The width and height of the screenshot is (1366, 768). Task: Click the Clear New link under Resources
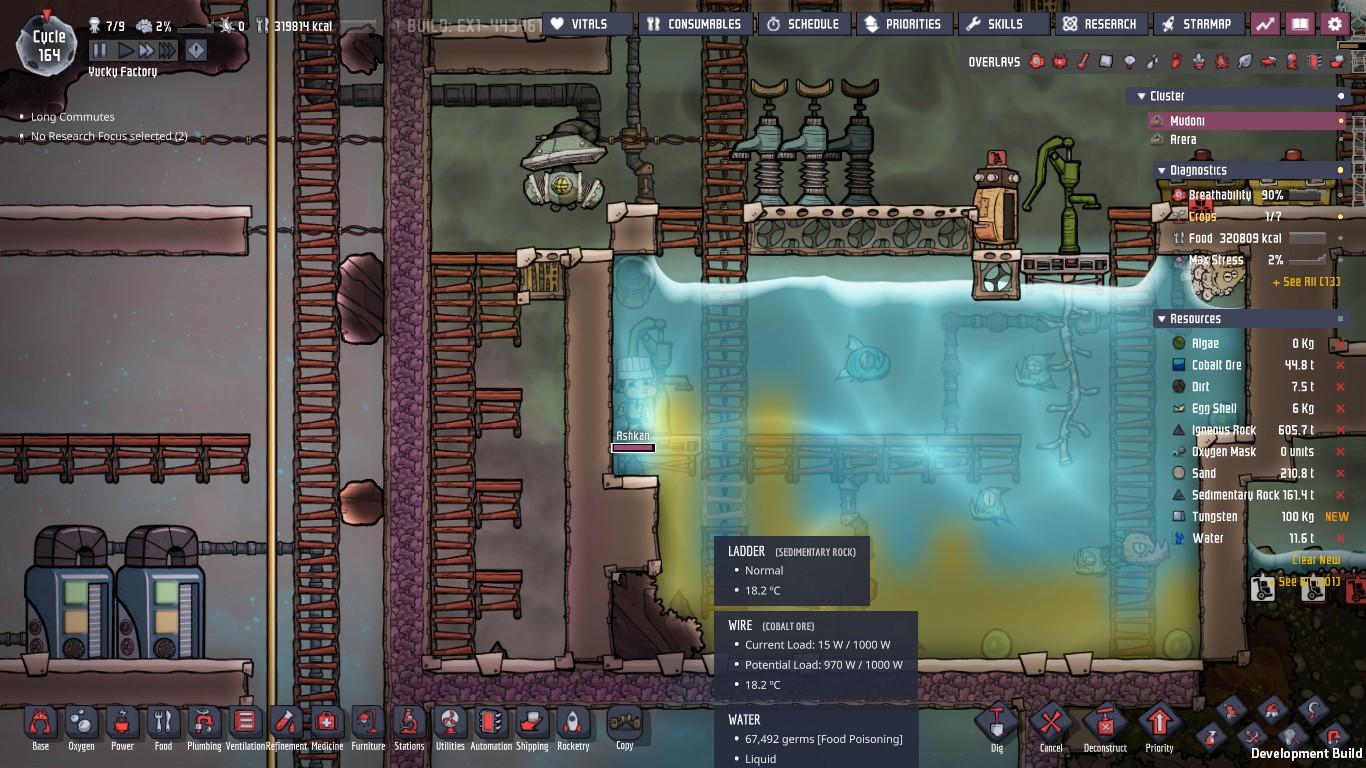1316,559
